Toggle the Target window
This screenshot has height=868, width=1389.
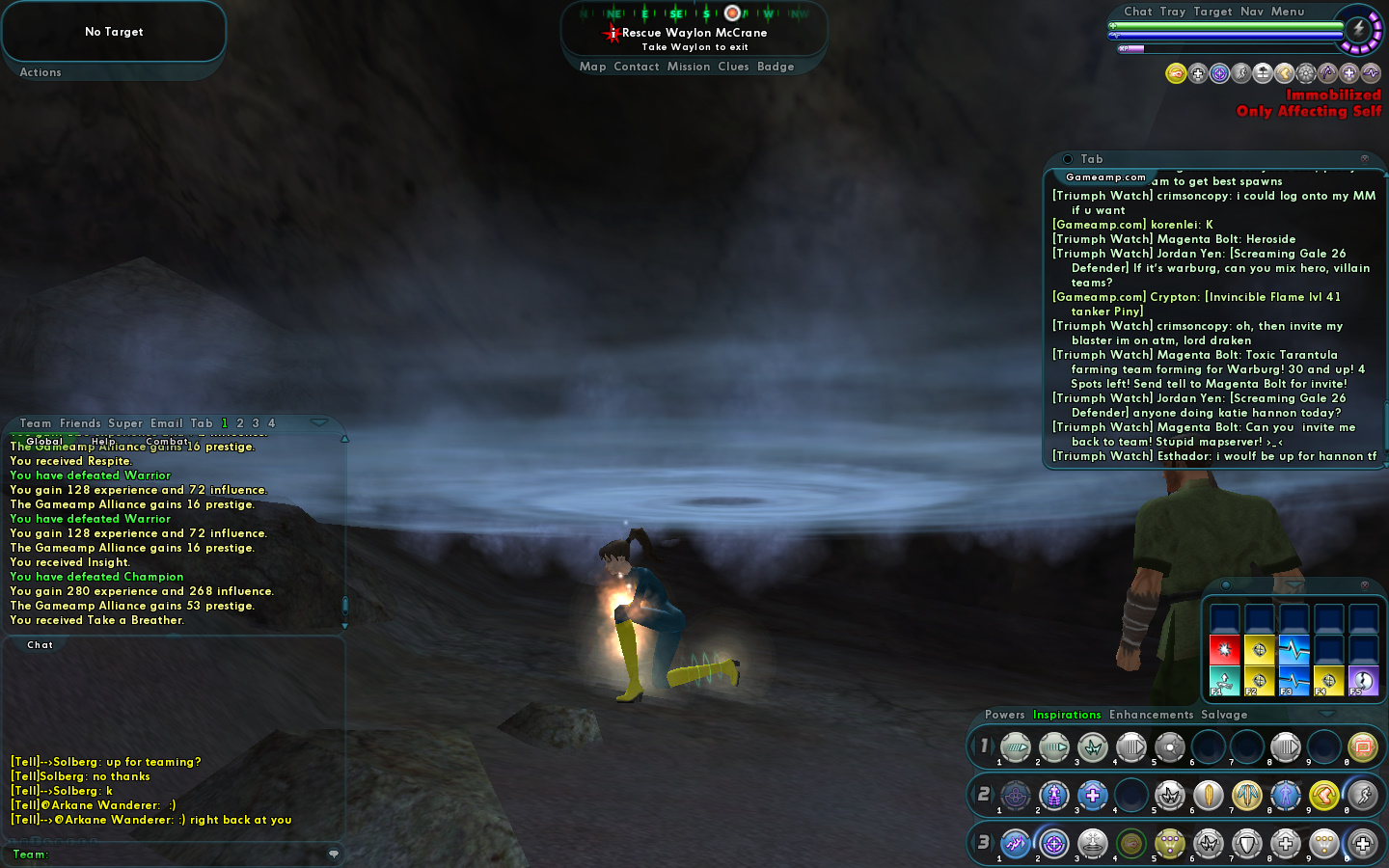click(x=1212, y=12)
